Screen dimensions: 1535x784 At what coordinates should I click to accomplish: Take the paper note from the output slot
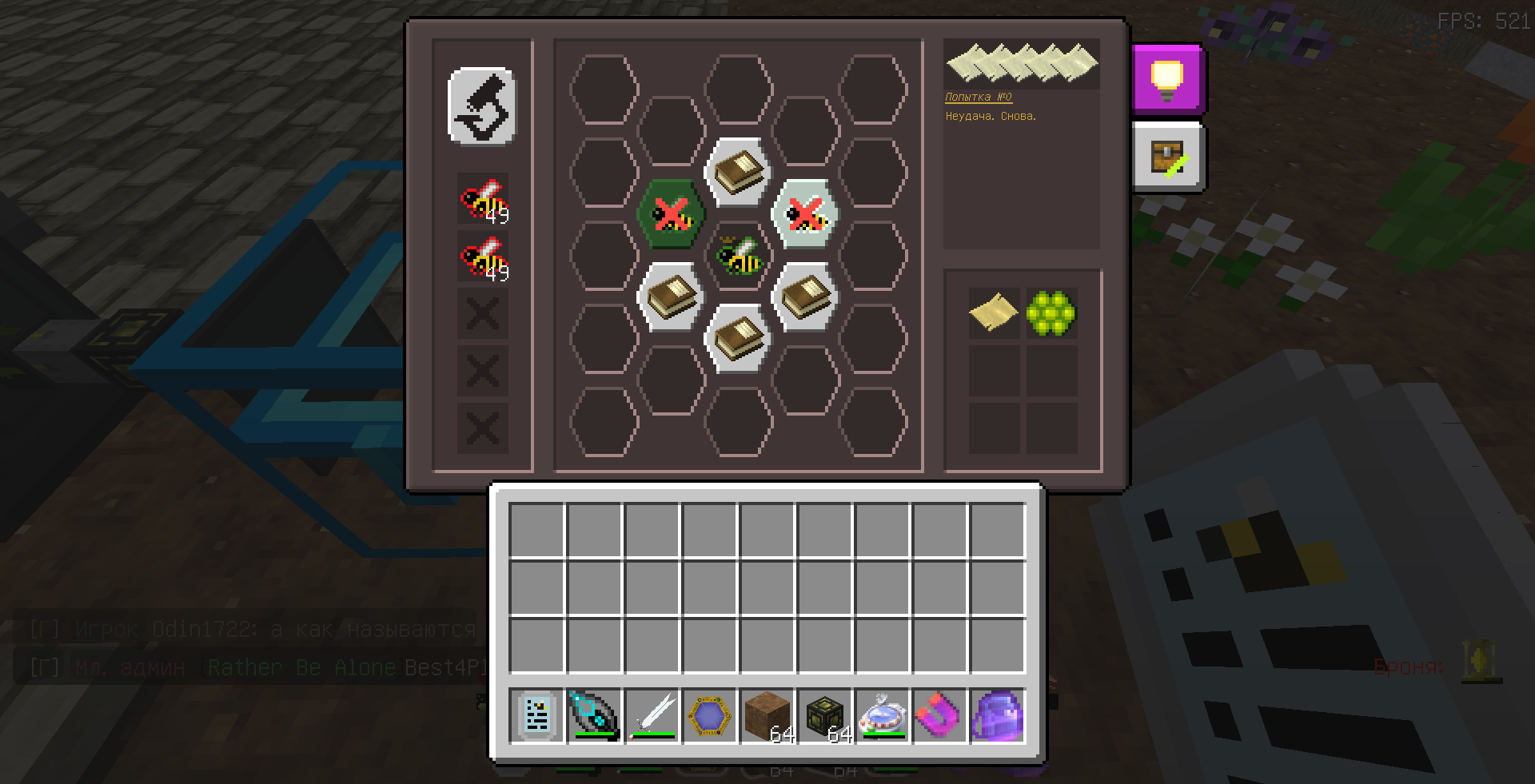click(994, 312)
